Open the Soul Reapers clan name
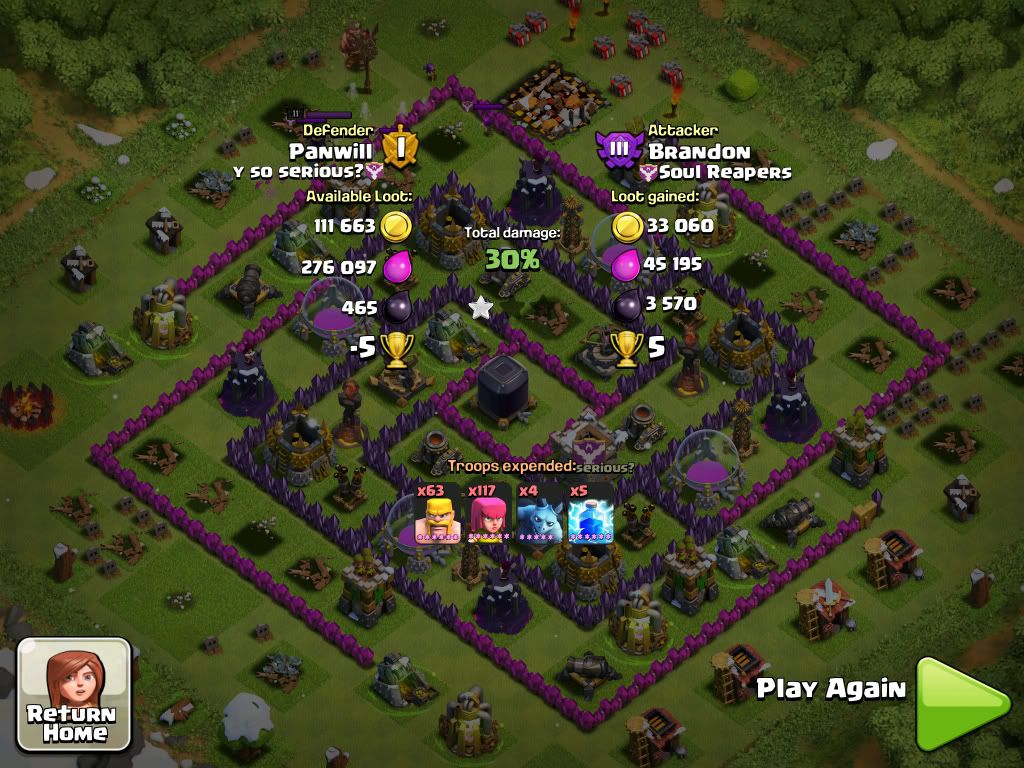The height and width of the screenshot is (768, 1024). pos(724,172)
